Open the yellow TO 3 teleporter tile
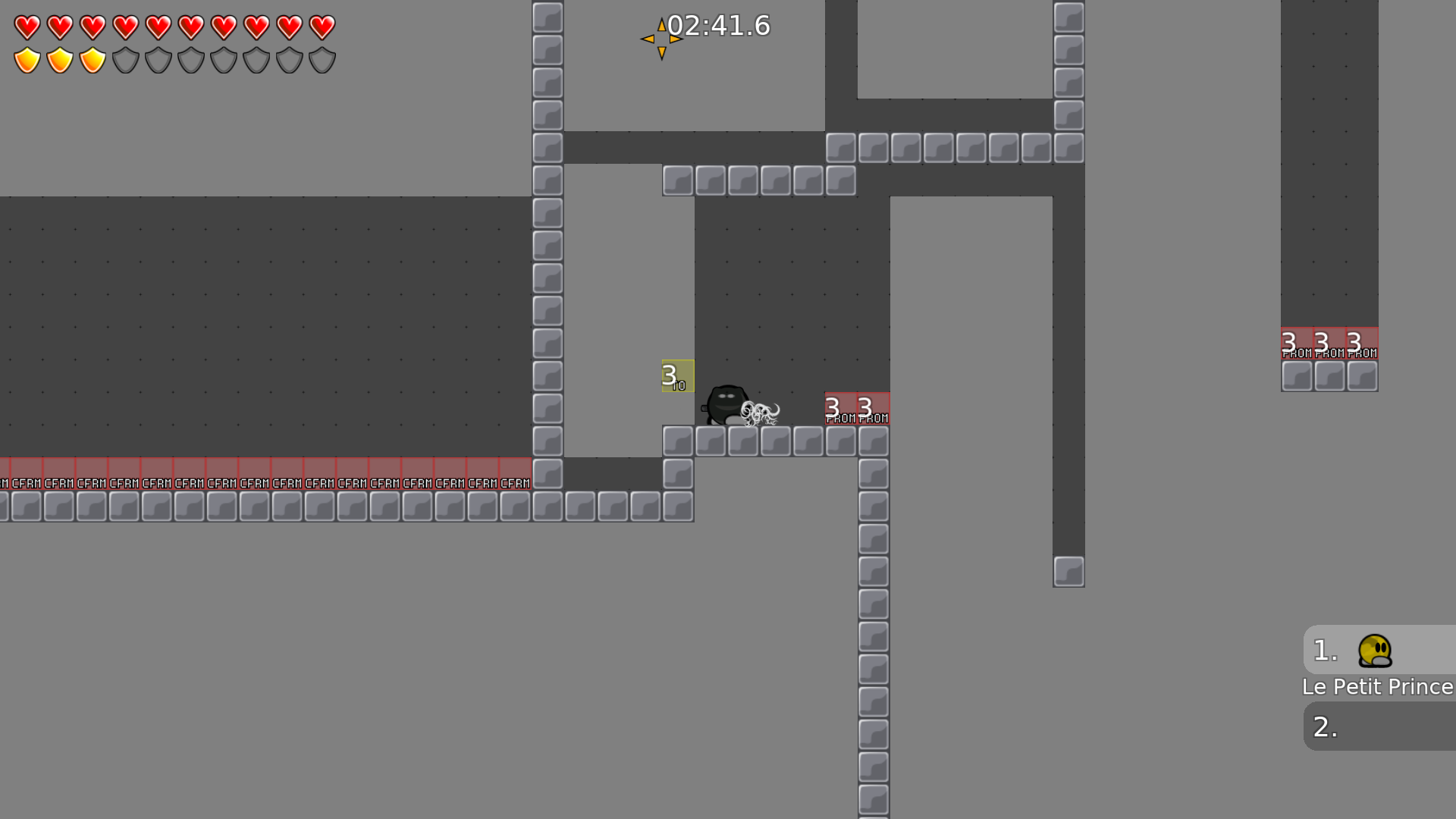This screenshot has width=1456, height=819. (676, 375)
